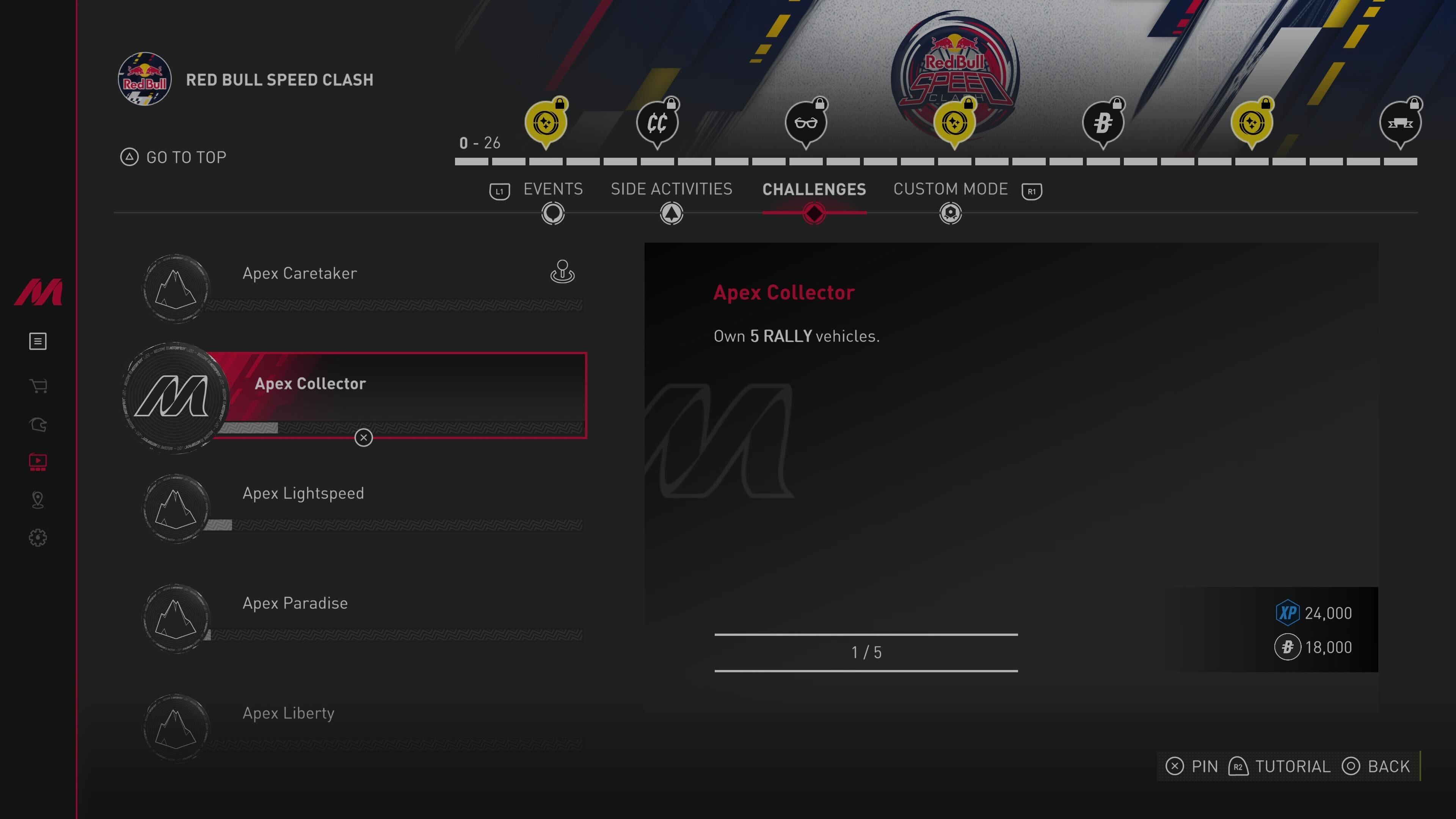This screenshot has width=1456, height=819.
Task: Select the Challenges tab
Action: (x=813, y=189)
